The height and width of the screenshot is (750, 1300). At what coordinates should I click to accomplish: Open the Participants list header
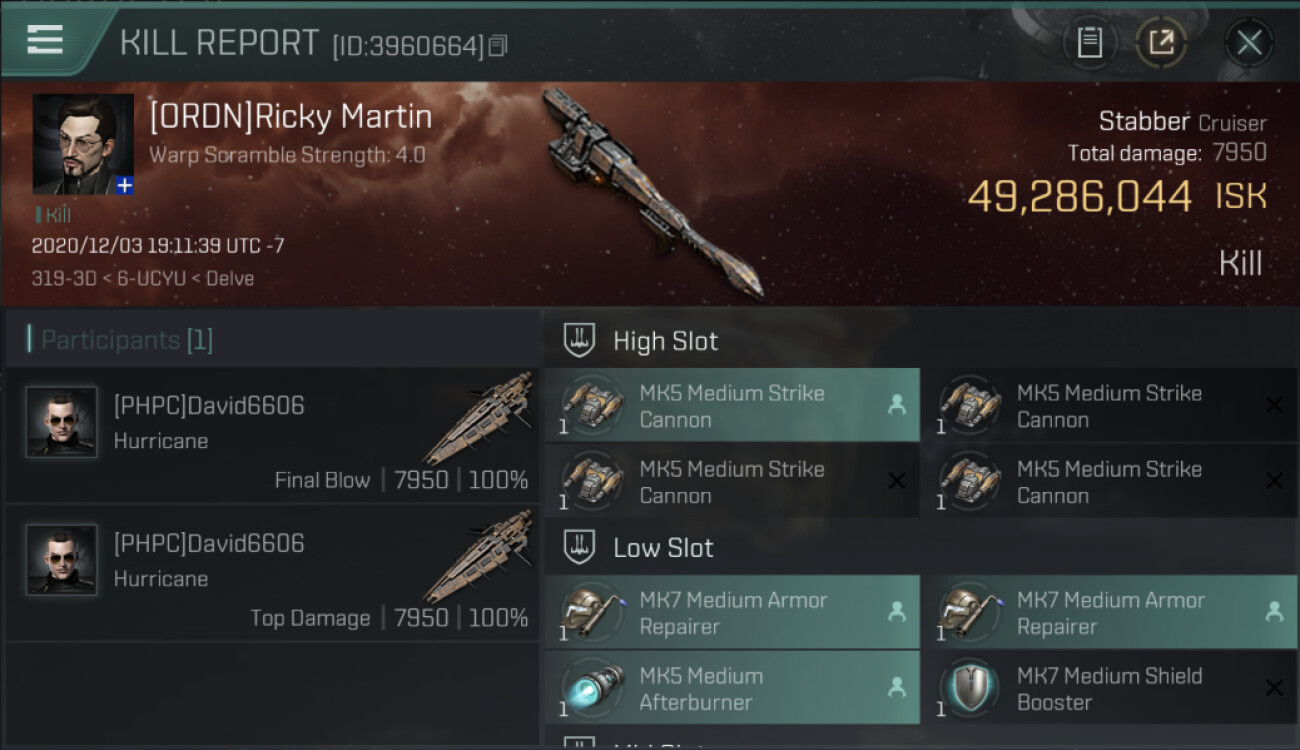[x=126, y=340]
